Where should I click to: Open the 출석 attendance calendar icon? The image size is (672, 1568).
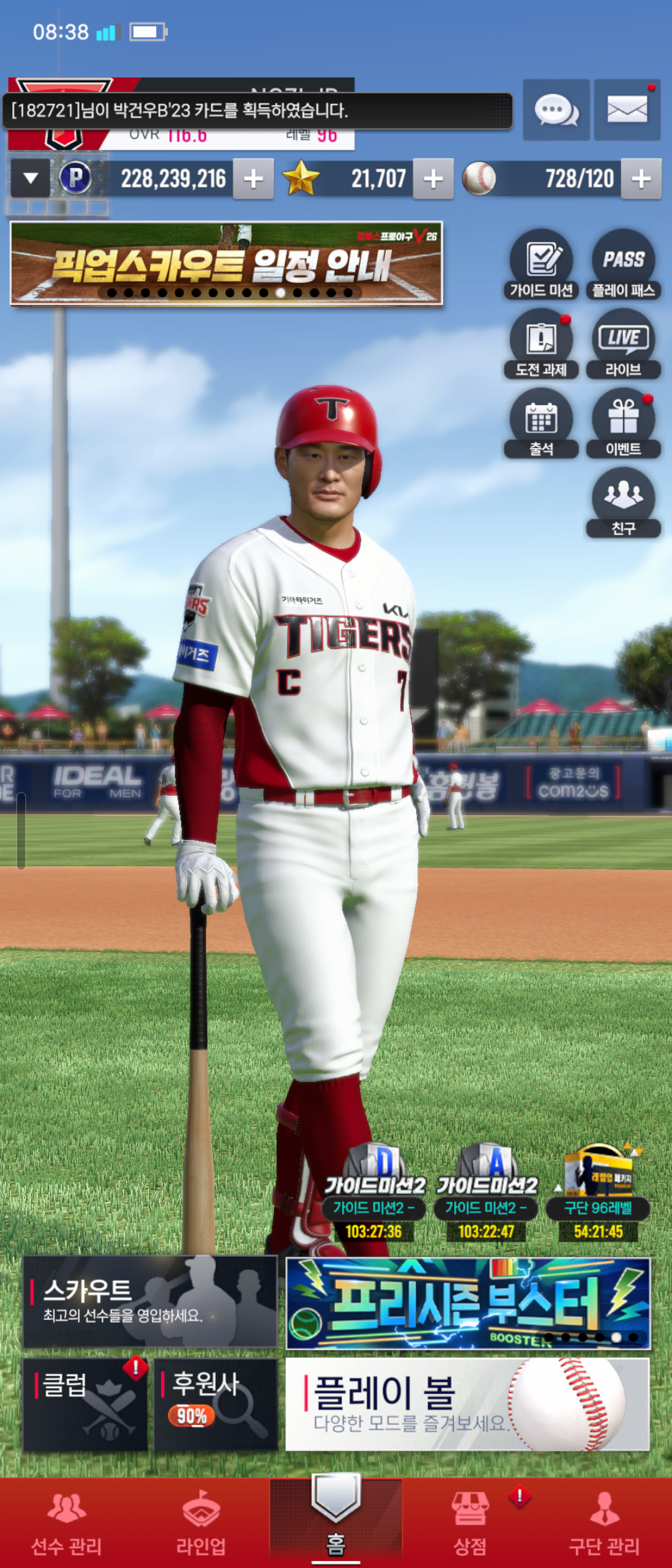[541, 423]
